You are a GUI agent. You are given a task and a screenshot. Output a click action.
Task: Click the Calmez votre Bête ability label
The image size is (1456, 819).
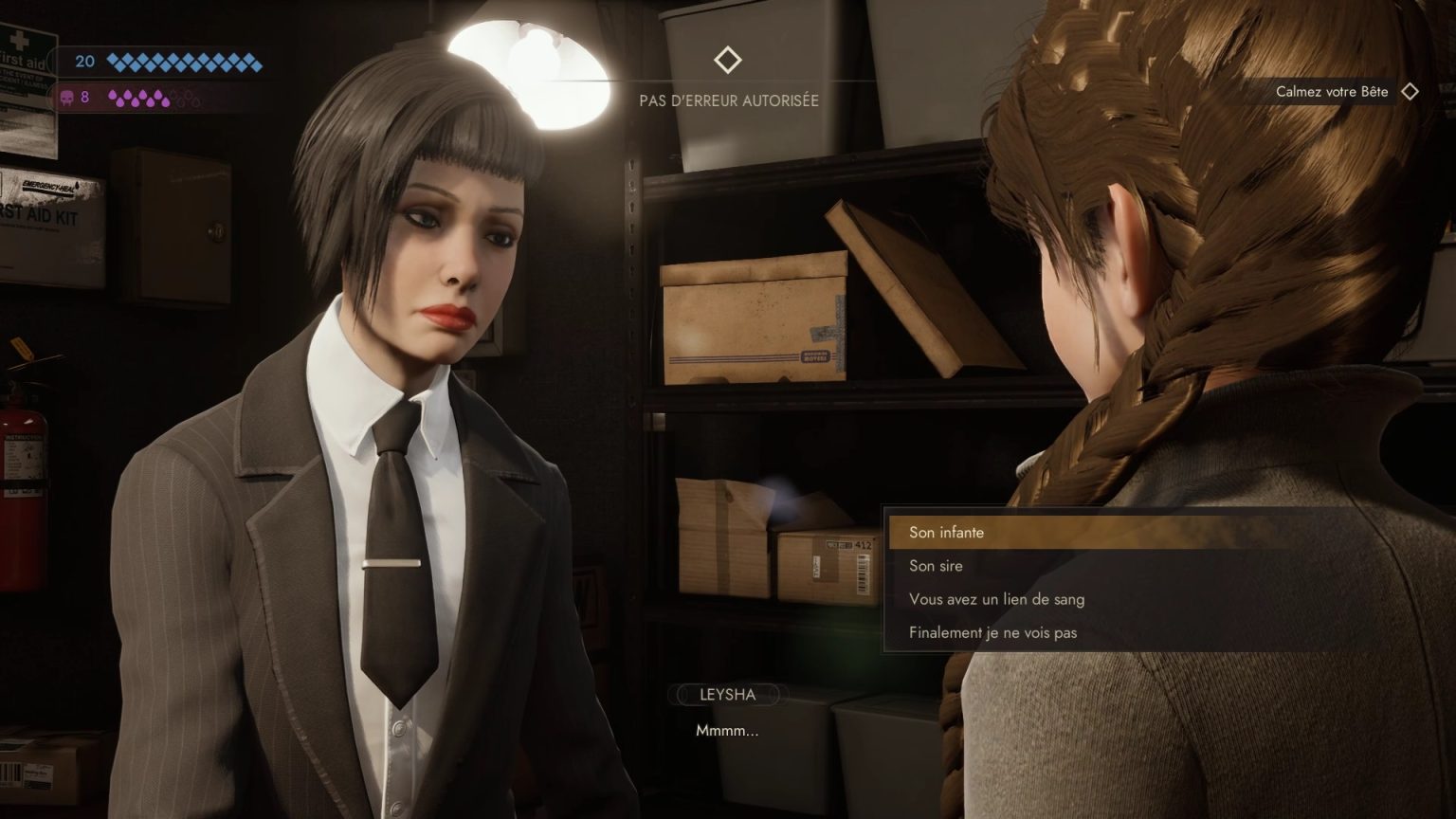tap(1331, 92)
